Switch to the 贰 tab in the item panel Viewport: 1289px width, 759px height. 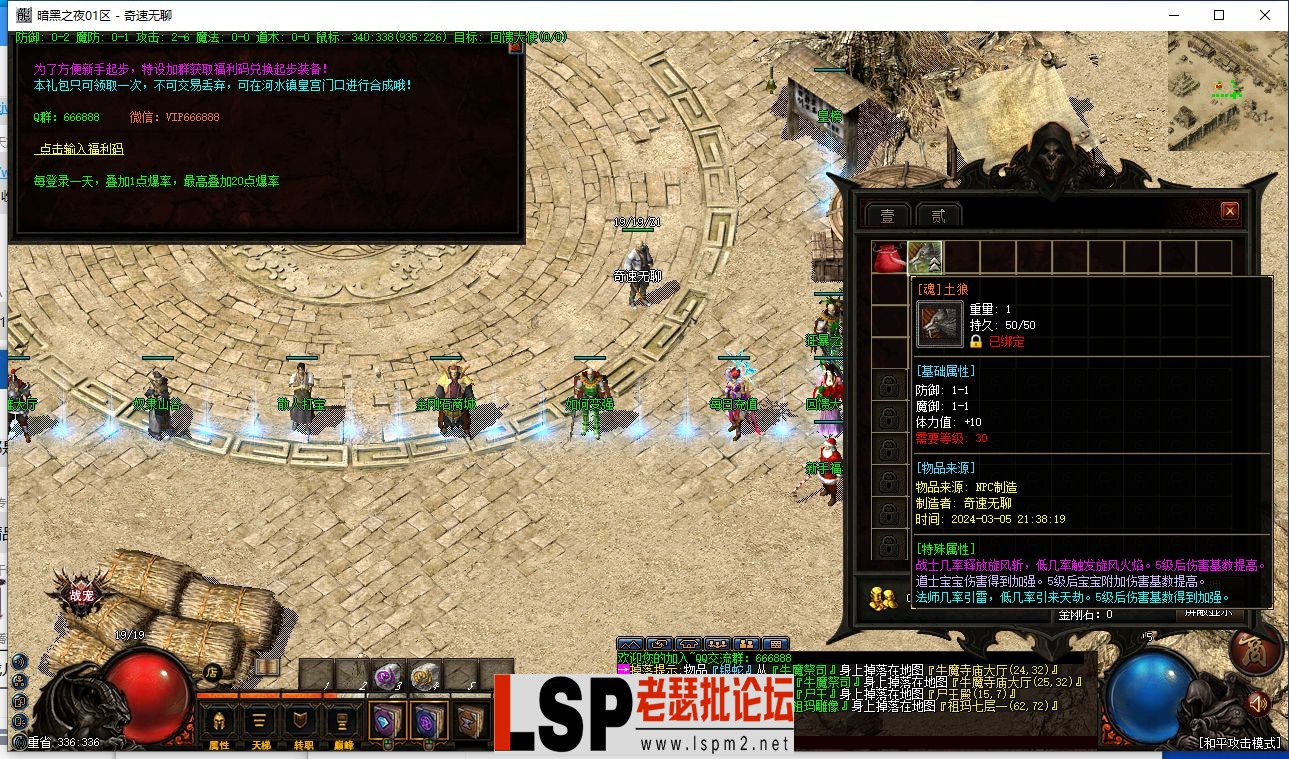point(936,213)
